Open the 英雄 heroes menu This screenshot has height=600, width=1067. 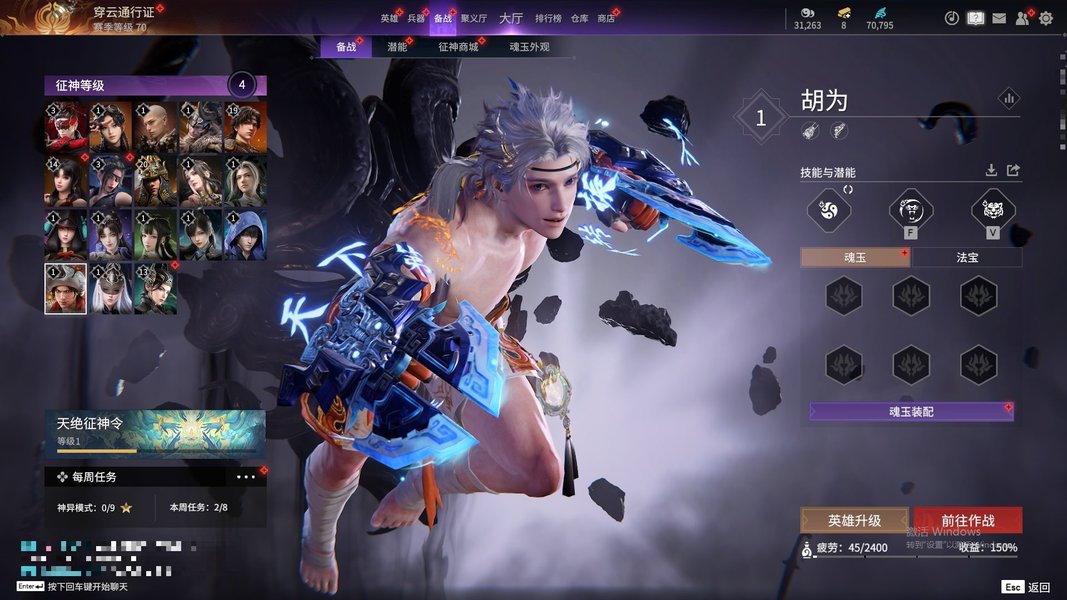coord(389,18)
